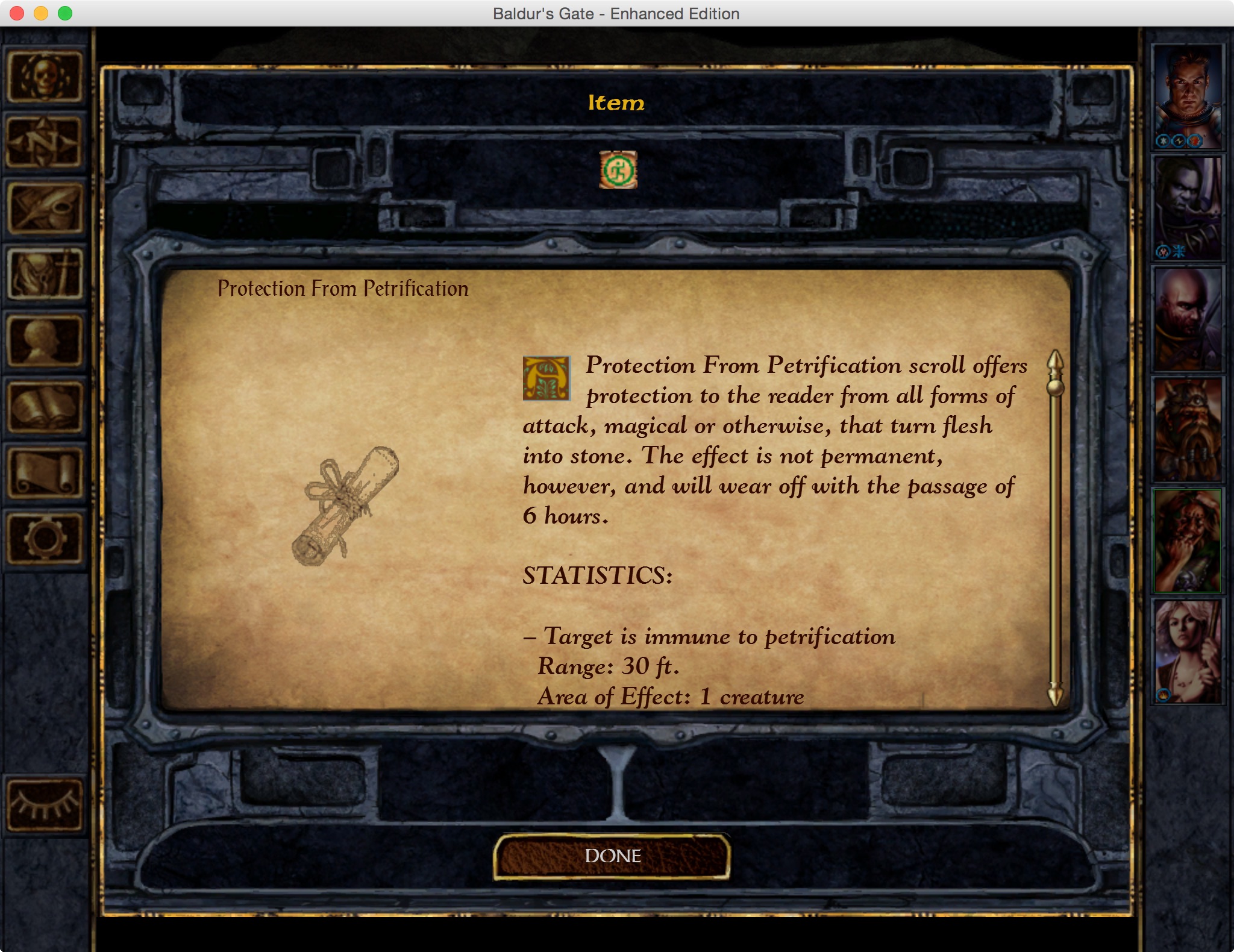1234x952 pixels.
Task: Open the options gear icon
Action: pos(45,539)
